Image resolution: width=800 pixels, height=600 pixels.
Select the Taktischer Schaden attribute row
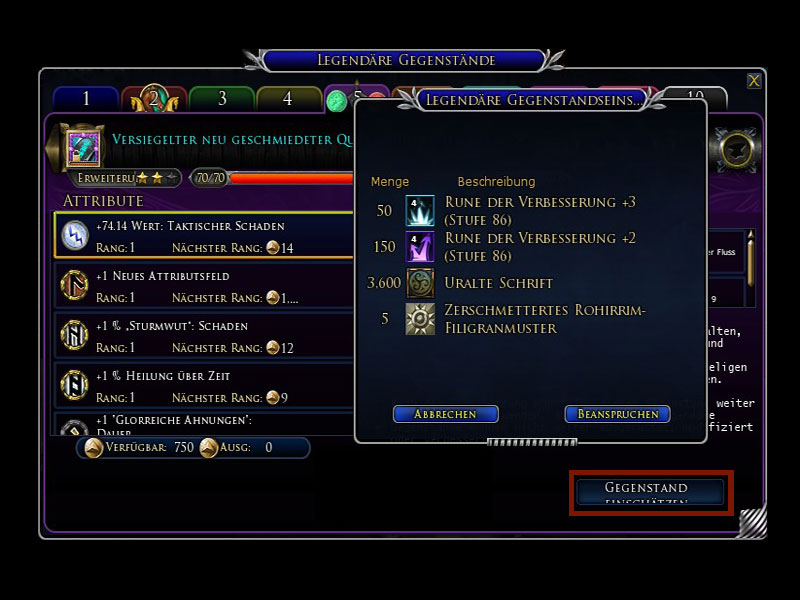pos(204,236)
